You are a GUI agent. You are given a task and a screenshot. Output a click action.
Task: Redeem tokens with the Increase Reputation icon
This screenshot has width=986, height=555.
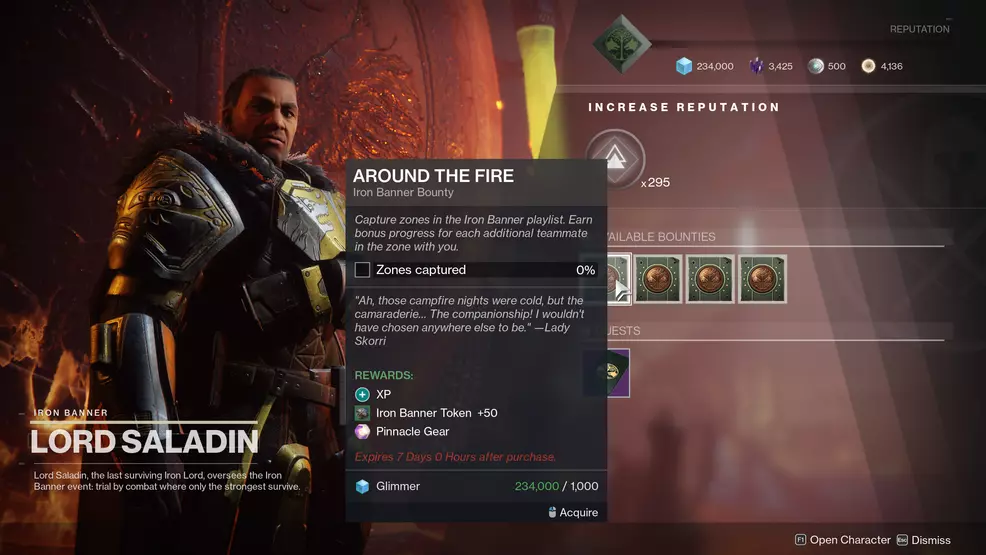pyautogui.click(x=614, y=159)
